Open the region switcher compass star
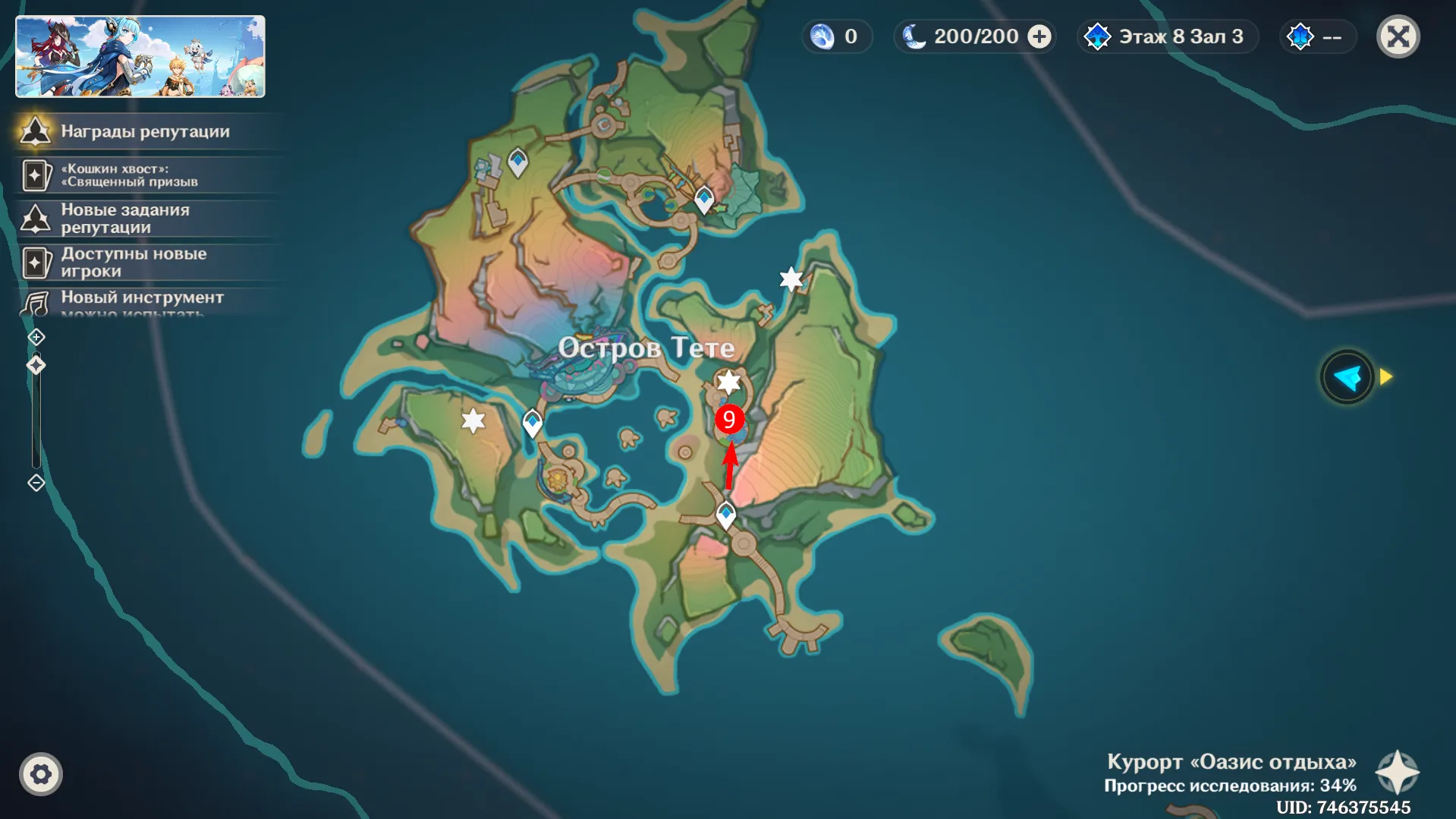Image resolution: width=1456 pixels, height=819 pixels. (x=1397, y=773)
